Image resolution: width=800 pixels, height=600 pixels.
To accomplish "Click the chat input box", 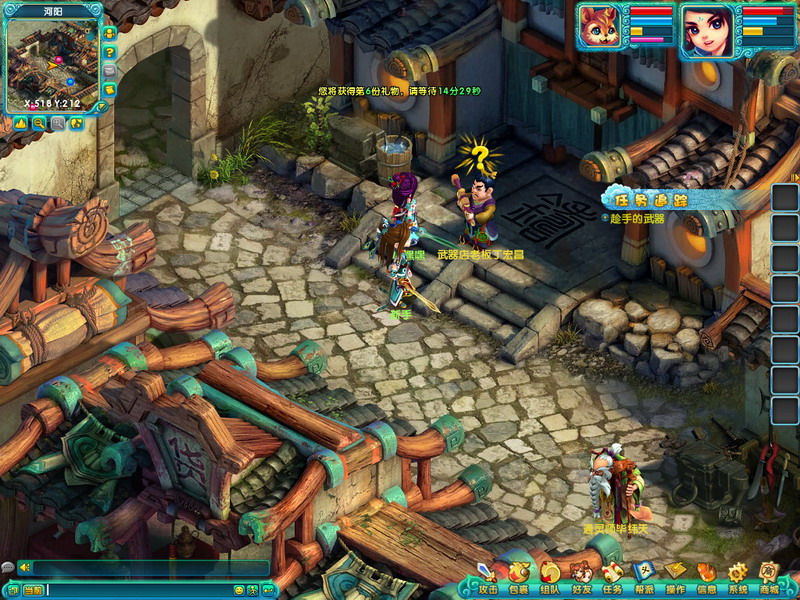I will pyautogui.click(x=140, y=590).
